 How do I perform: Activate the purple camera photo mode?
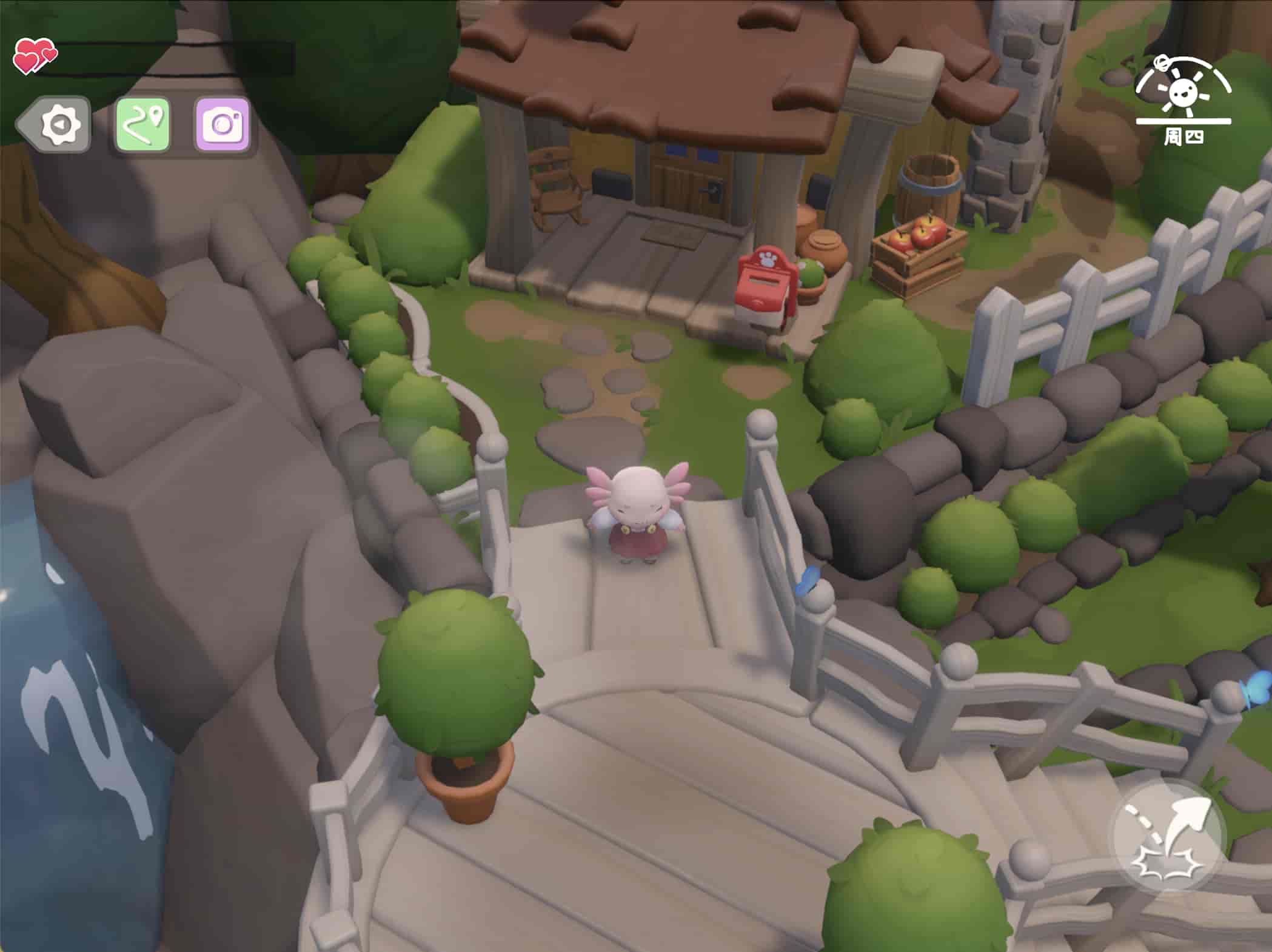[223, 124]
